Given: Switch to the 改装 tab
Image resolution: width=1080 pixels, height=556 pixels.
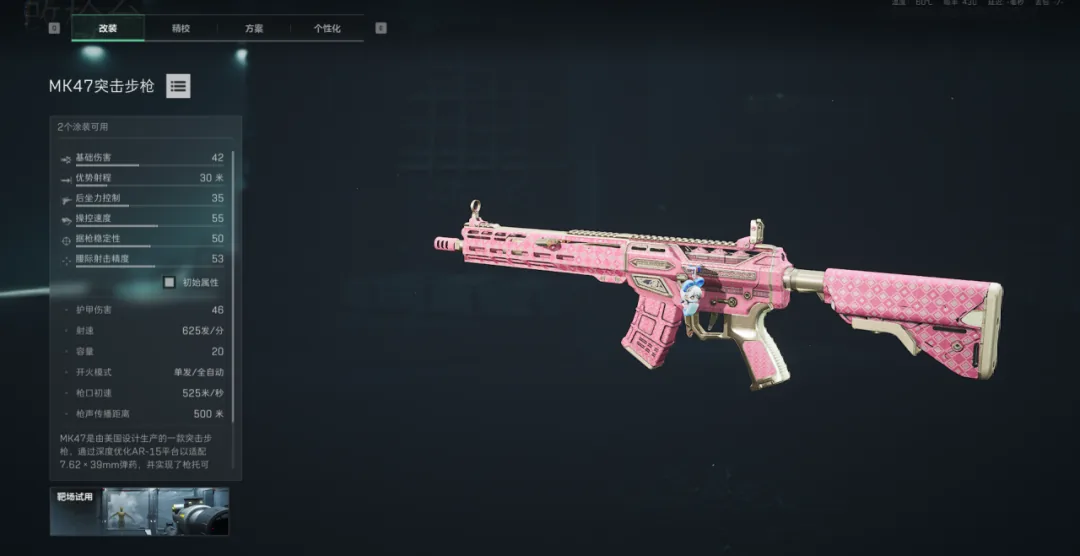Looking at the screenshot, I should pyautogui.click(x=108, y=28).
